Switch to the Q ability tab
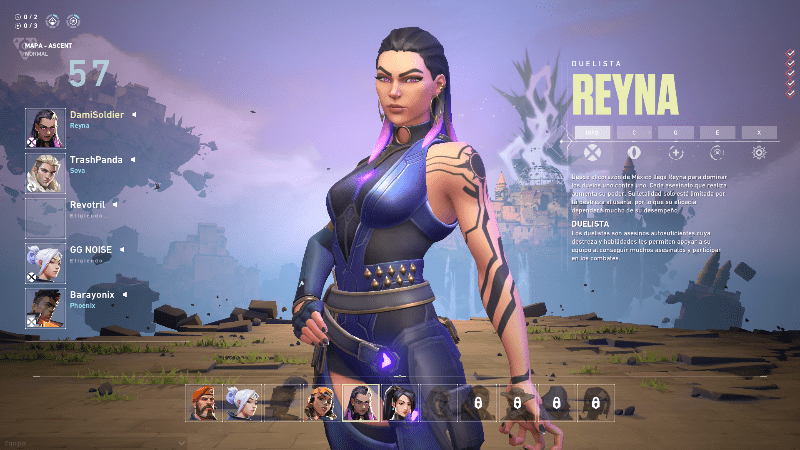 click(675, 131)
